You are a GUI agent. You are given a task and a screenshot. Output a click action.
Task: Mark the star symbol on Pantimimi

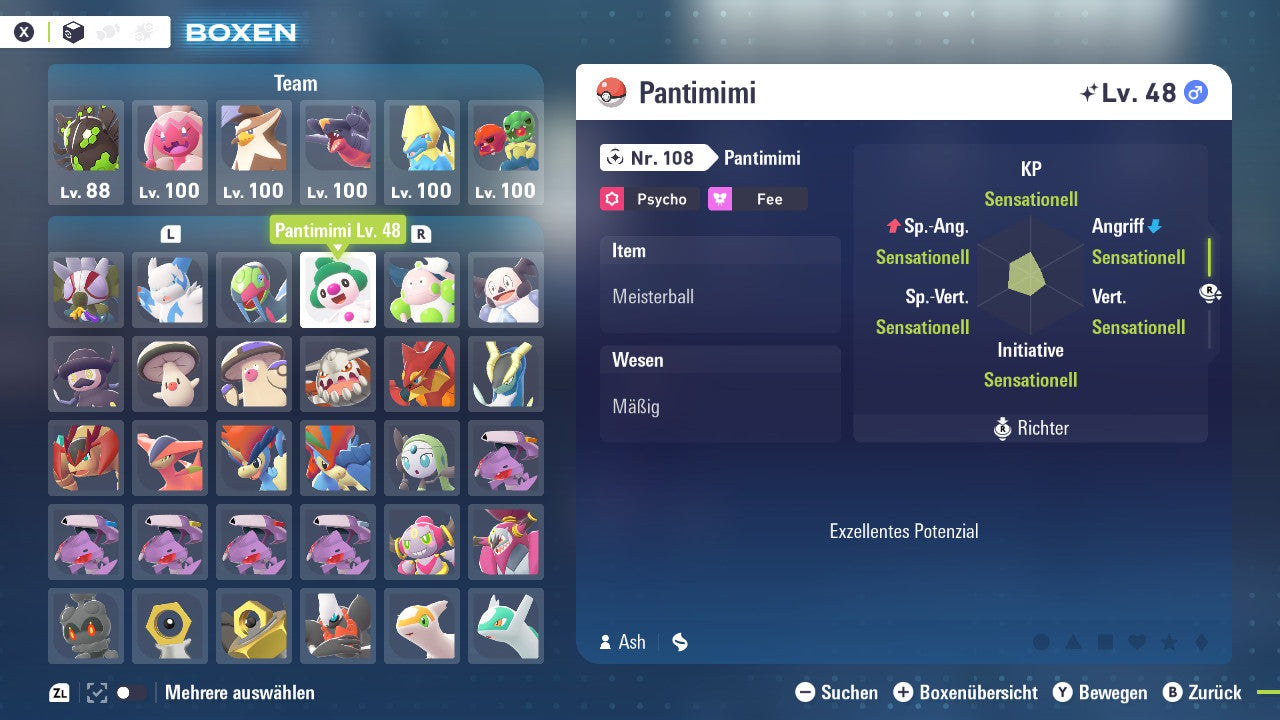[x=1168, y=643]
